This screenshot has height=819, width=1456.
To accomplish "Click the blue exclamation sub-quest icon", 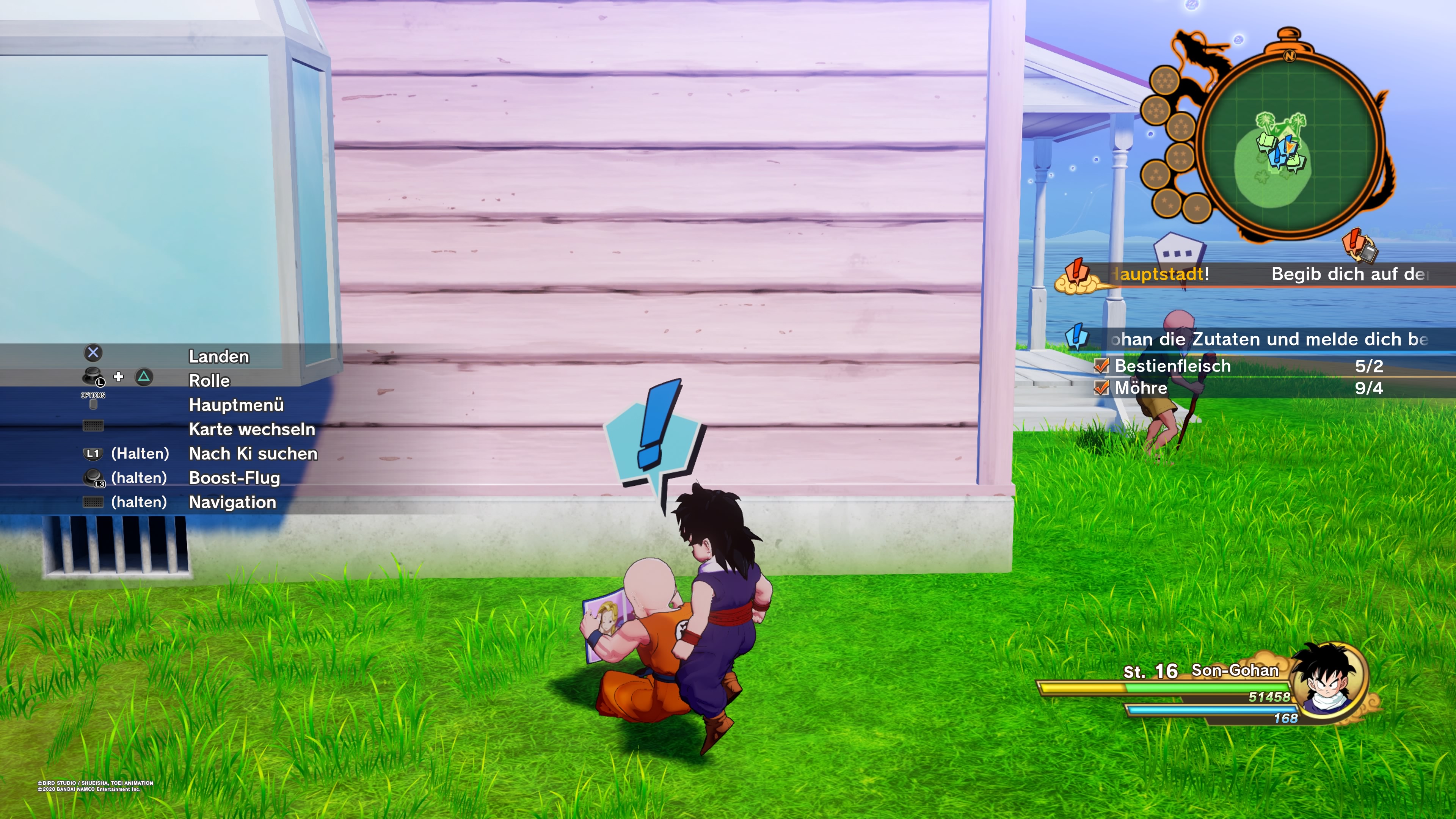I will (1077, 337).
